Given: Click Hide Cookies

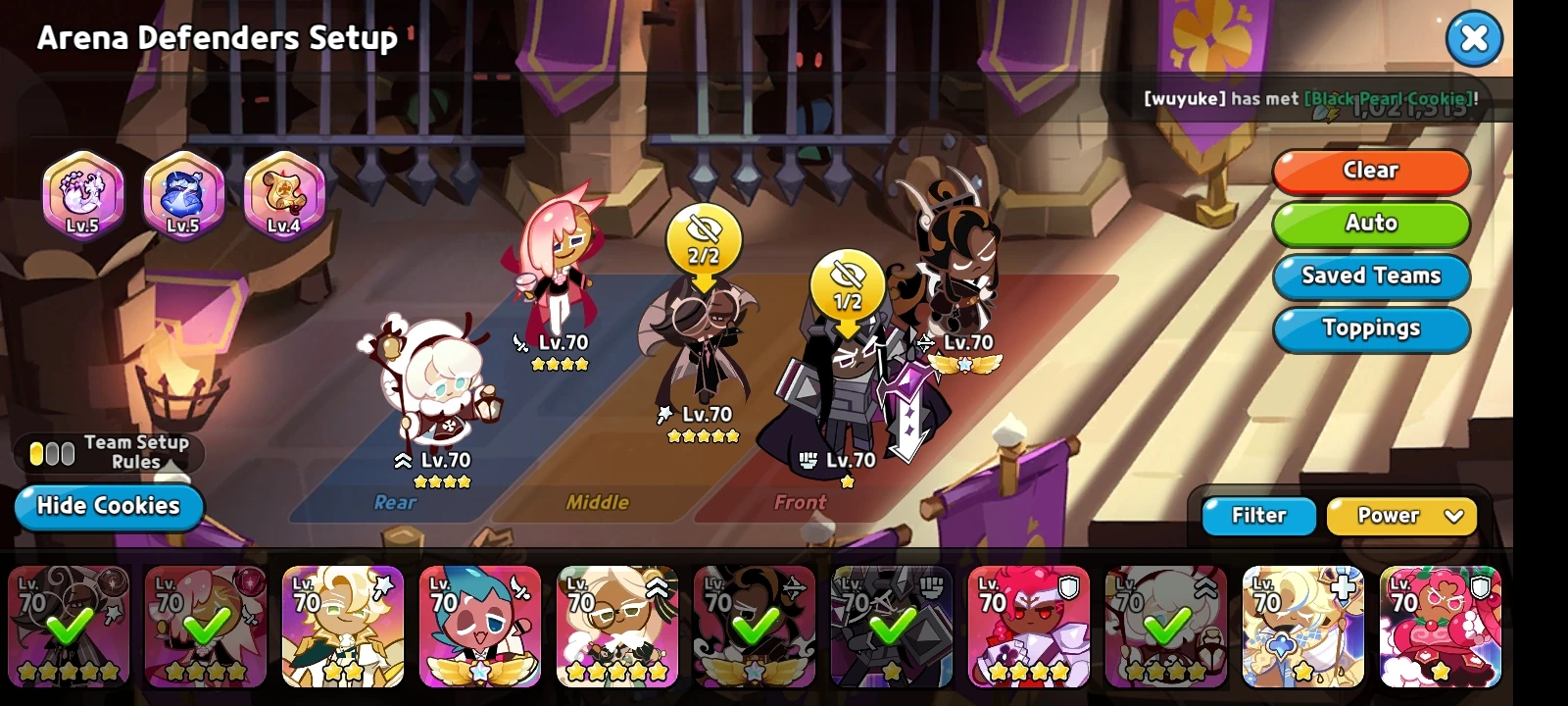Looking at the screenshot, I should pos(108,506).
